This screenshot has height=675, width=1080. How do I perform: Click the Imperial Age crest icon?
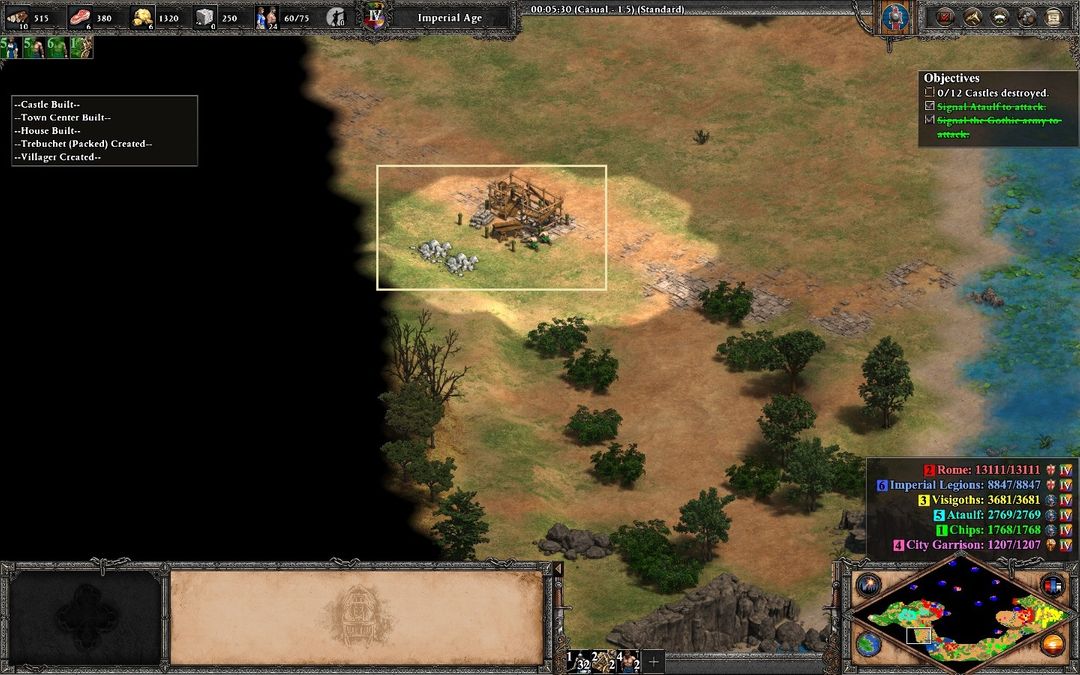(x=374, y=18)
